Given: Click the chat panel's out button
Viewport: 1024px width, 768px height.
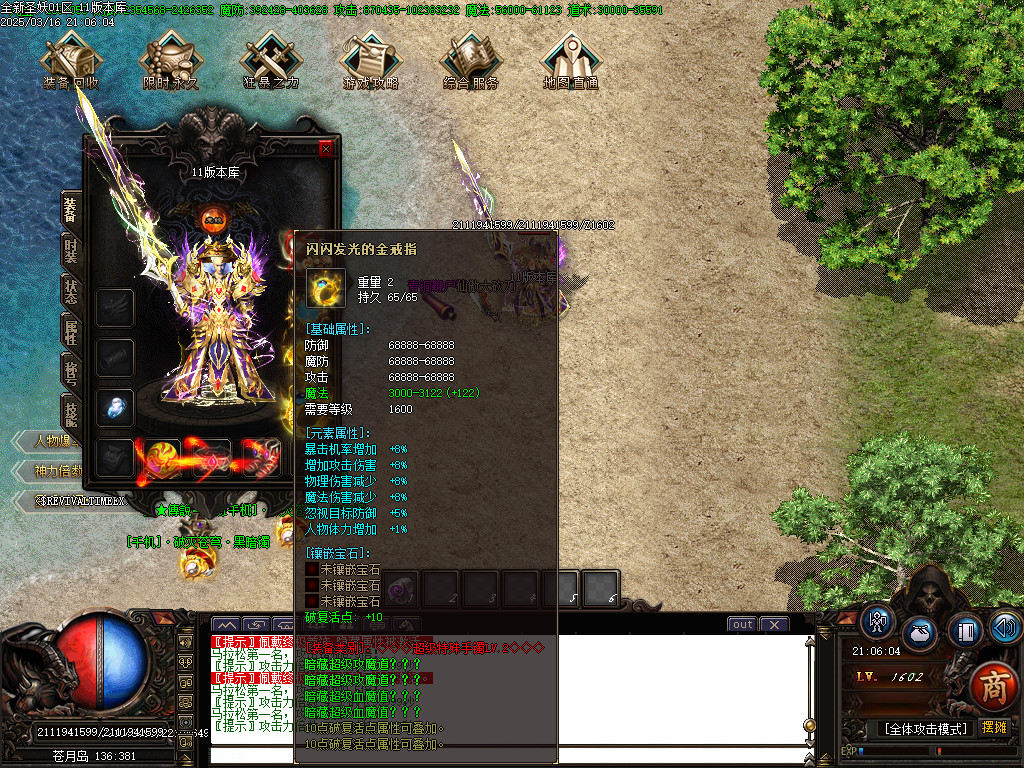Looking at the screenshot, I should pos(742,625).
